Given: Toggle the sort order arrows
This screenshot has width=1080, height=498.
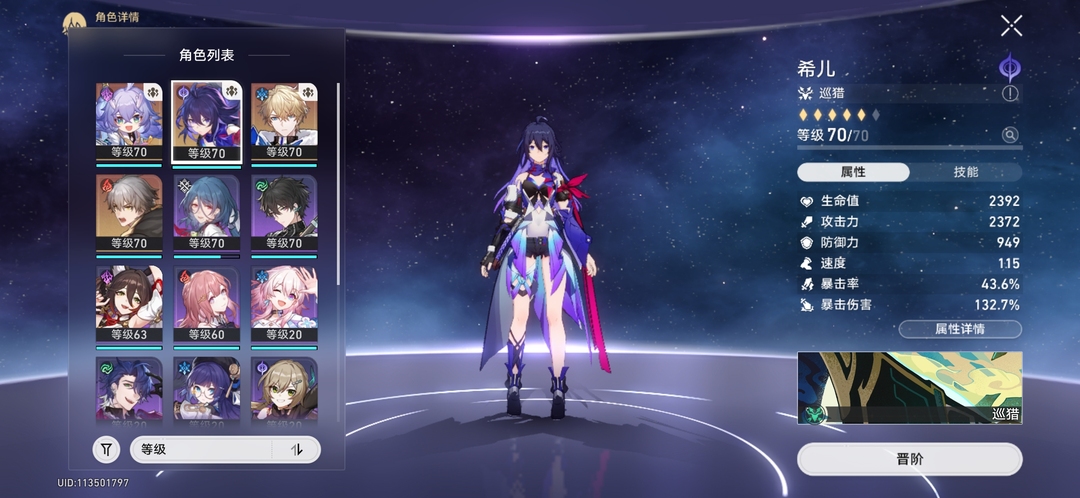Looking at the screenshot, I should pyautogui.click(x=297, y=450).
